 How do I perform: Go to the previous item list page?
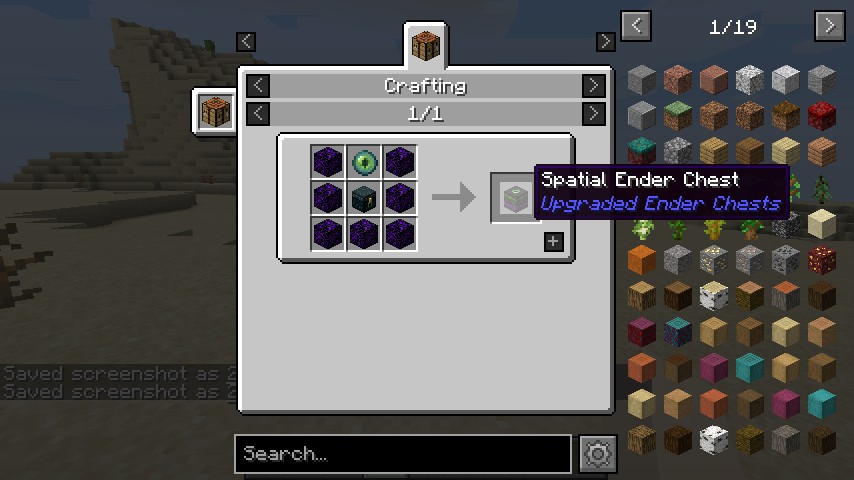pyautogui.click(x=636, y=26)
